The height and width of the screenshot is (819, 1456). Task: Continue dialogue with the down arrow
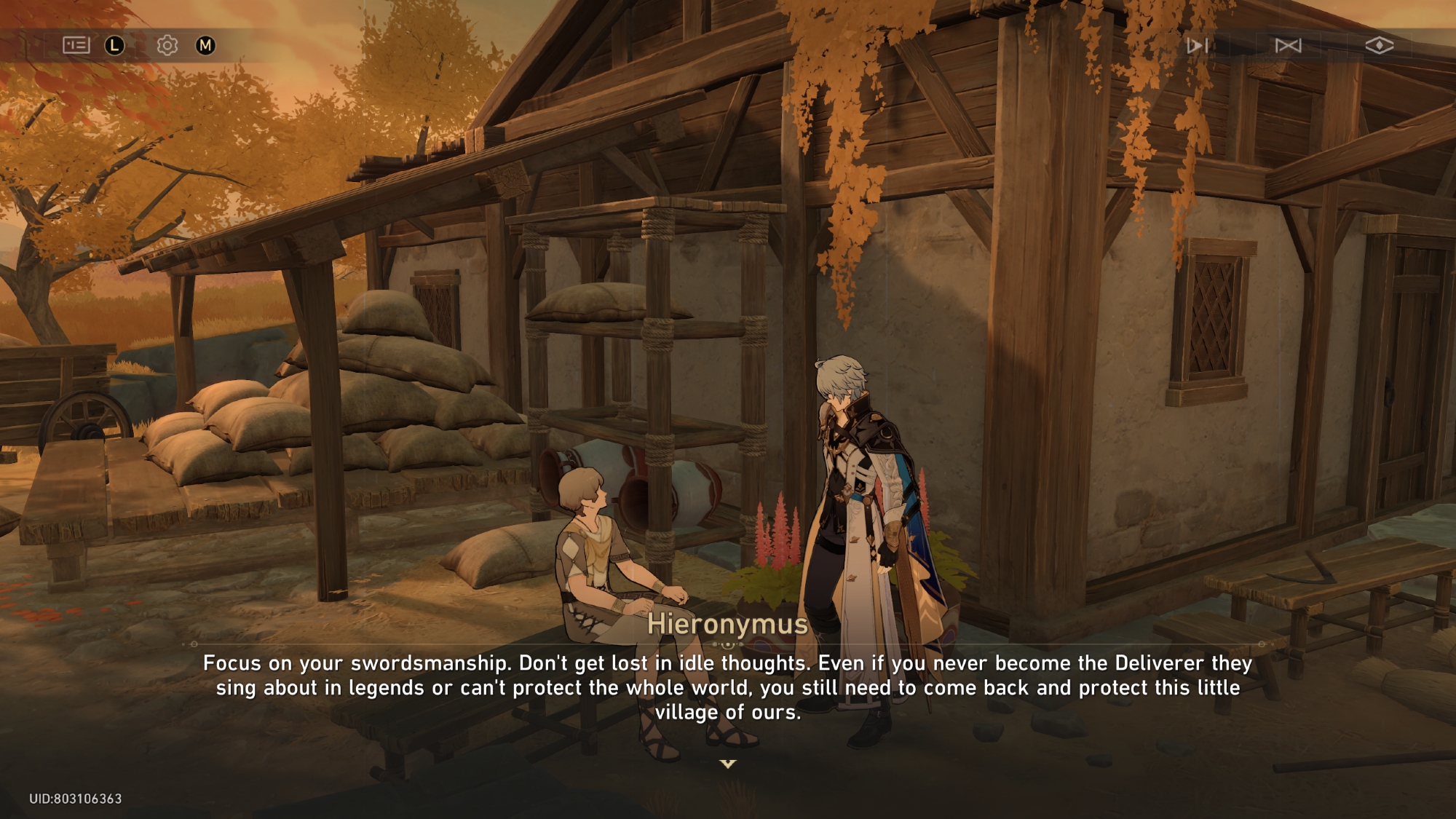click(x=728, y=764)
